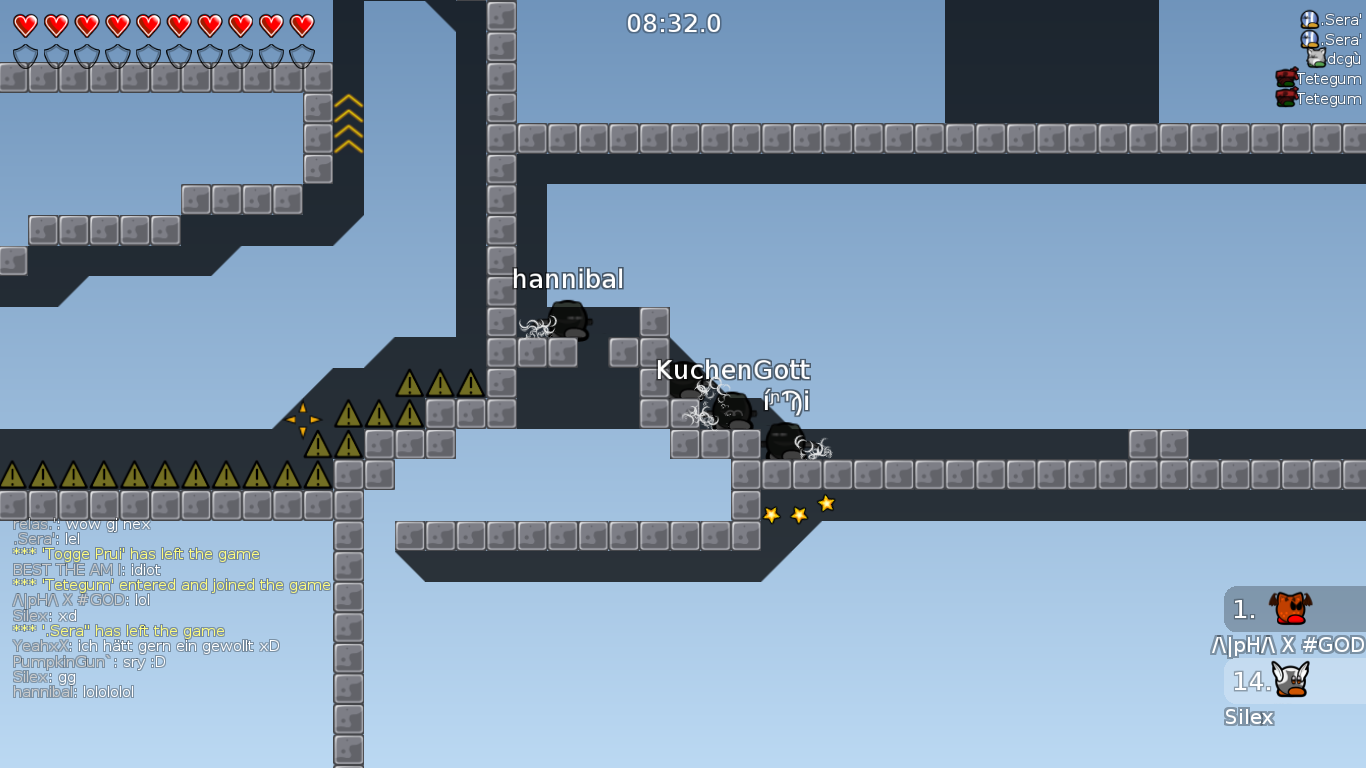The image size is (1366, 768).
Task: Click Tetegum's red tee avatar in the roster
Action: [1286, 78]
